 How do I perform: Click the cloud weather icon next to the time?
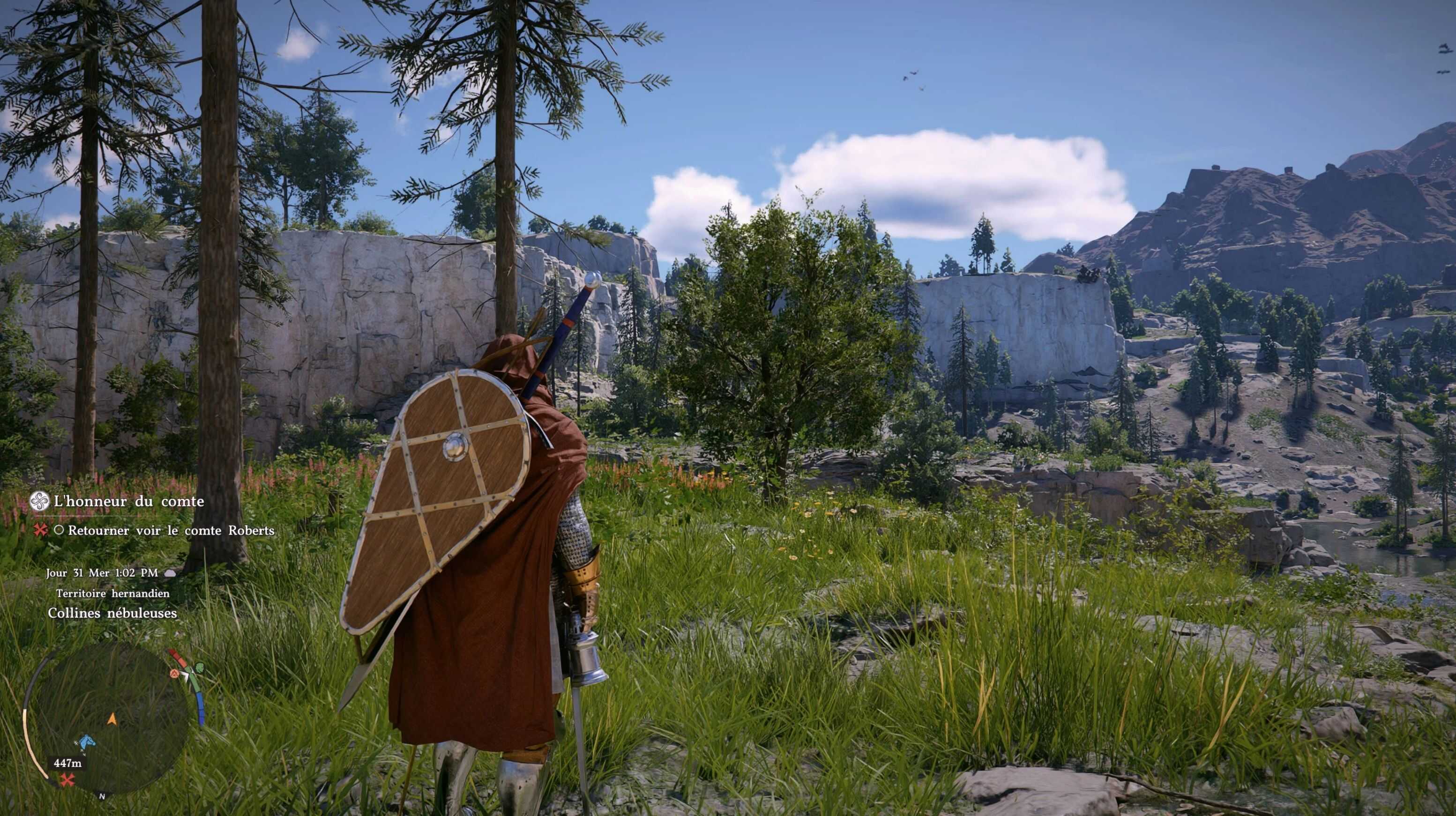point(170,573)
